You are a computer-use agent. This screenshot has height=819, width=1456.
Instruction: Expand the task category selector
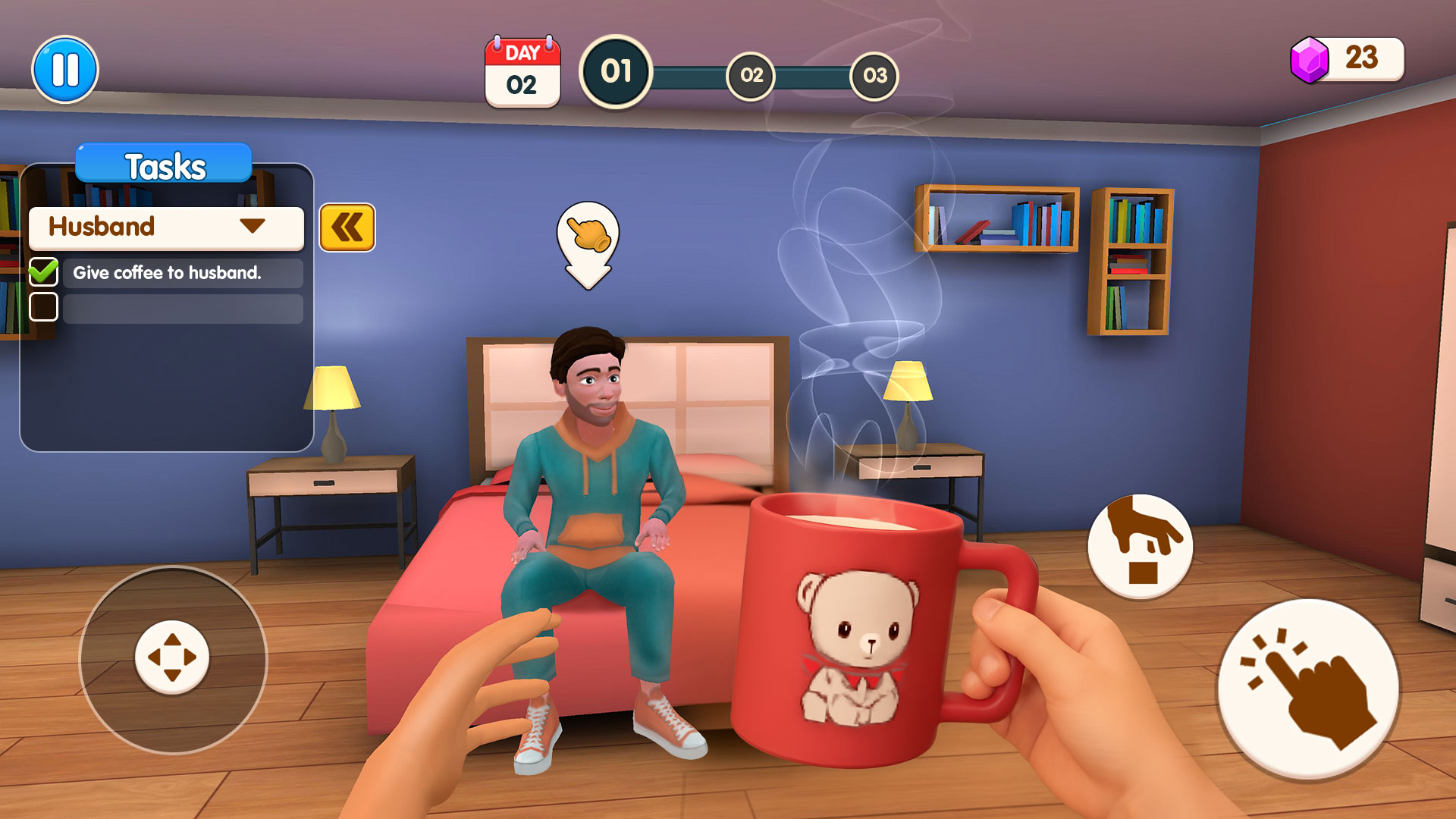tap(250, 227)
